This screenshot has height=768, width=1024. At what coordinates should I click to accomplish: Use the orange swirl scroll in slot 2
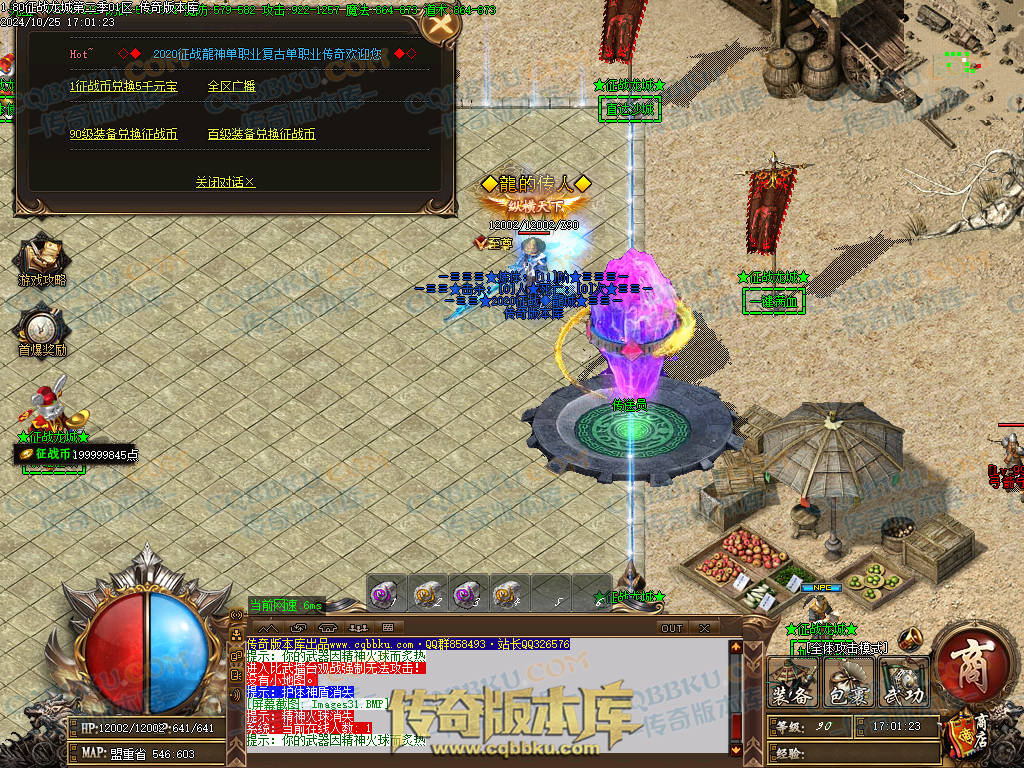(x=426, y=593)
